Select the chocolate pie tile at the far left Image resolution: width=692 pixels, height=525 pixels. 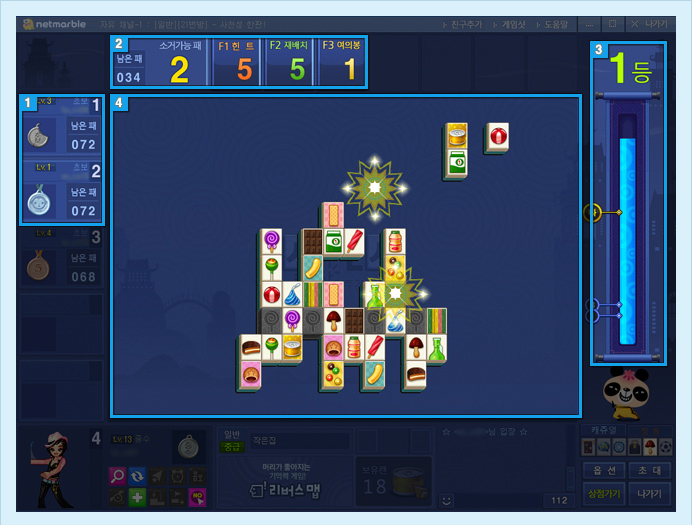tap(251, 348)
